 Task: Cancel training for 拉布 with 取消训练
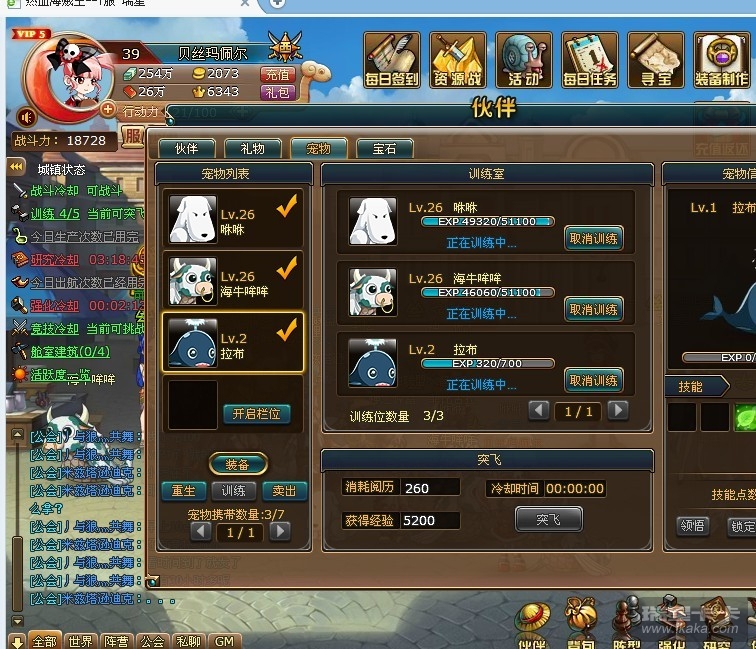click(593, 380)
